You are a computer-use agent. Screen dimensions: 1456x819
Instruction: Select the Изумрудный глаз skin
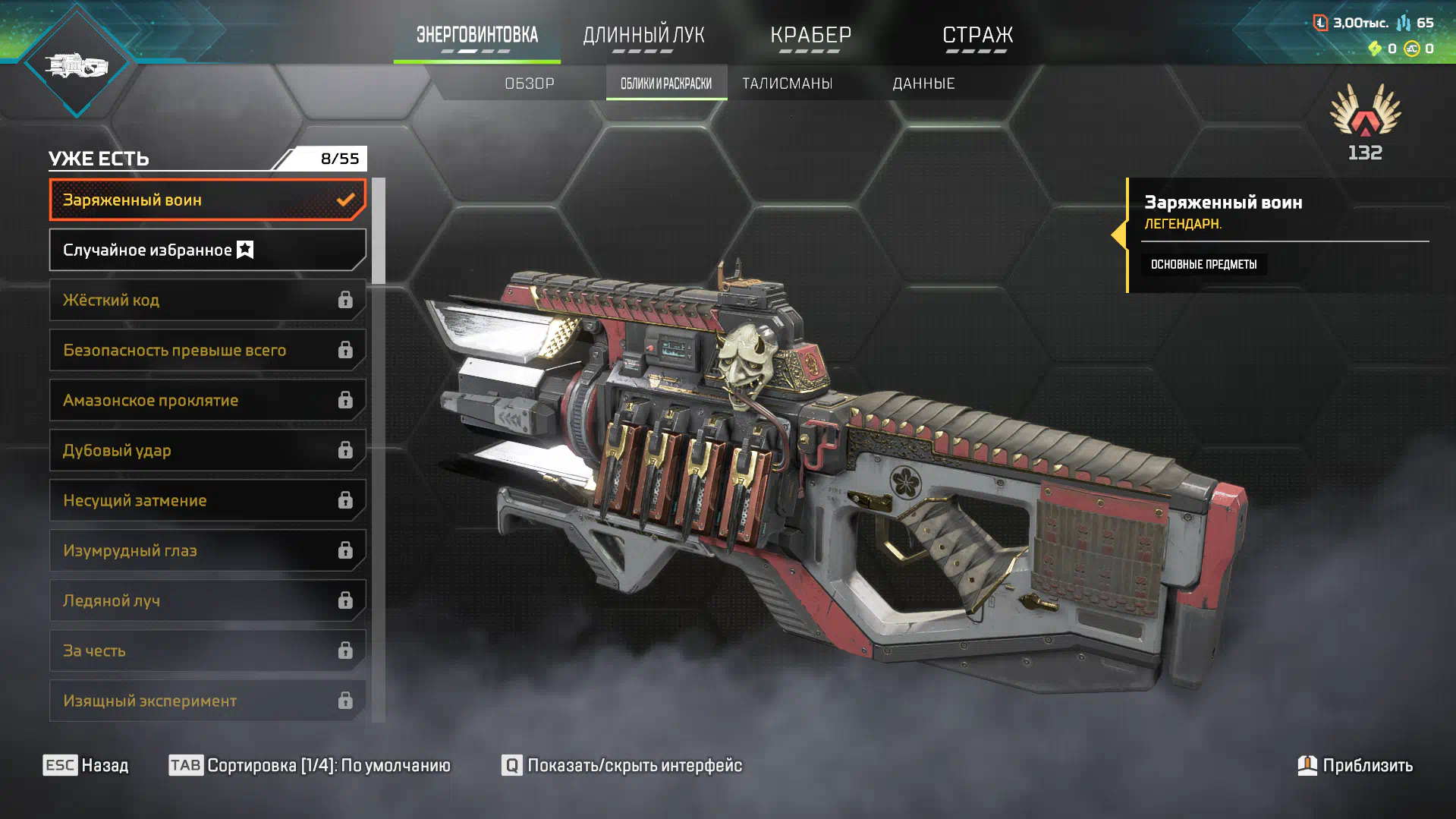tap(207, 550)
